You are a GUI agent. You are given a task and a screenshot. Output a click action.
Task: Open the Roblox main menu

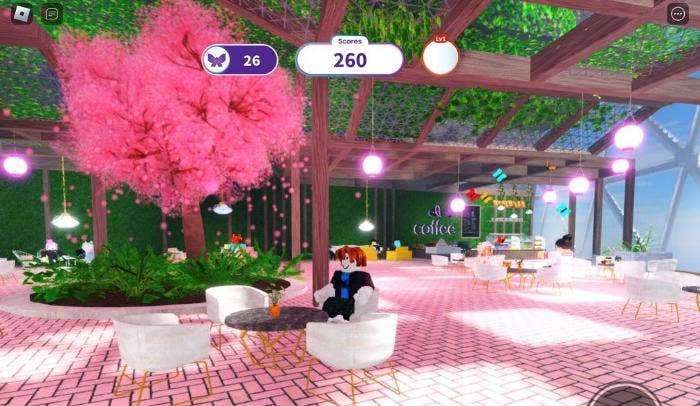tap(20, 14)
